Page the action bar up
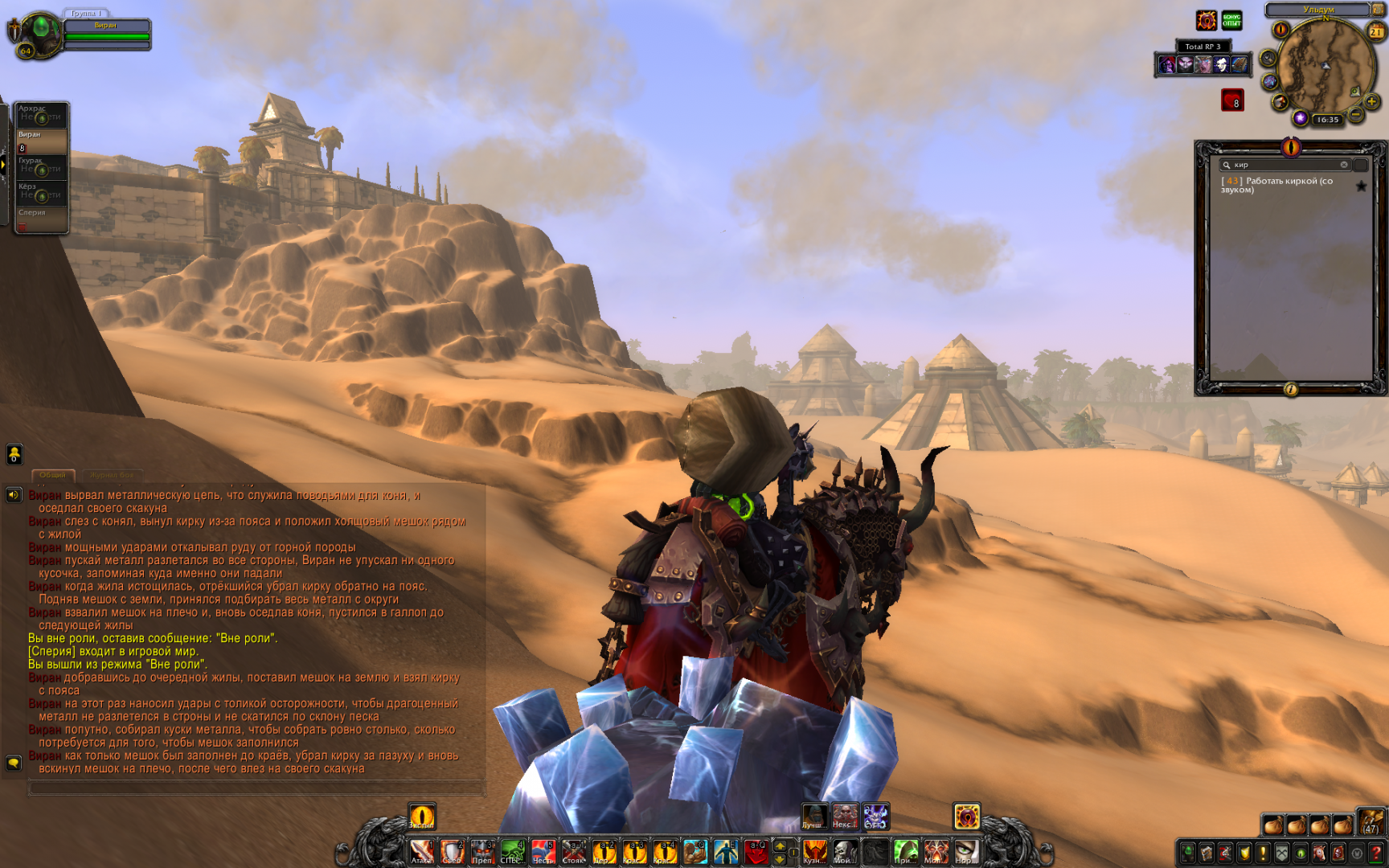Image resolution: width=1389 pixels, height=868 pixels. (779, 845)
